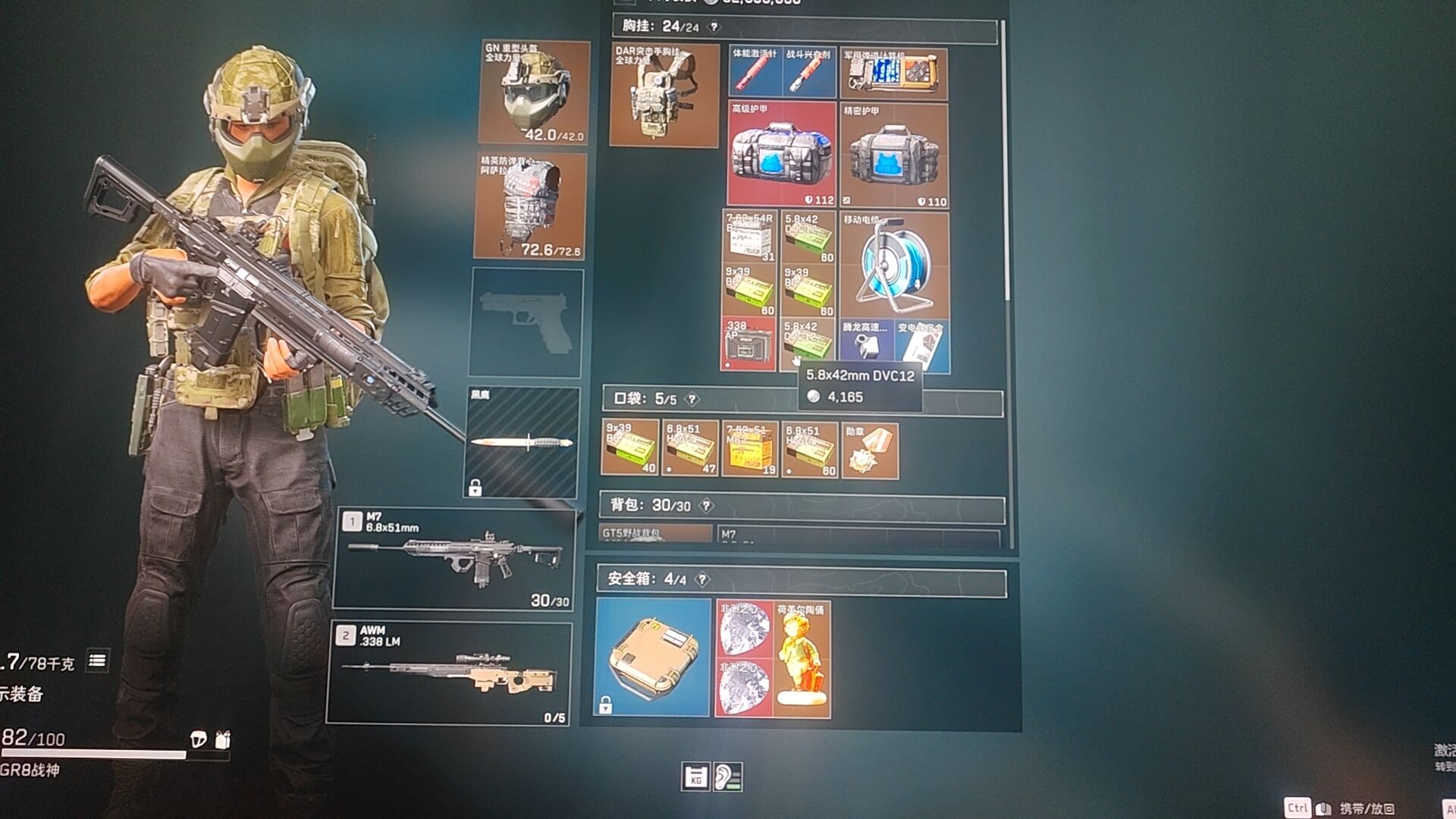Select the 勋章 medal in pockets

[x=870, y=451]
